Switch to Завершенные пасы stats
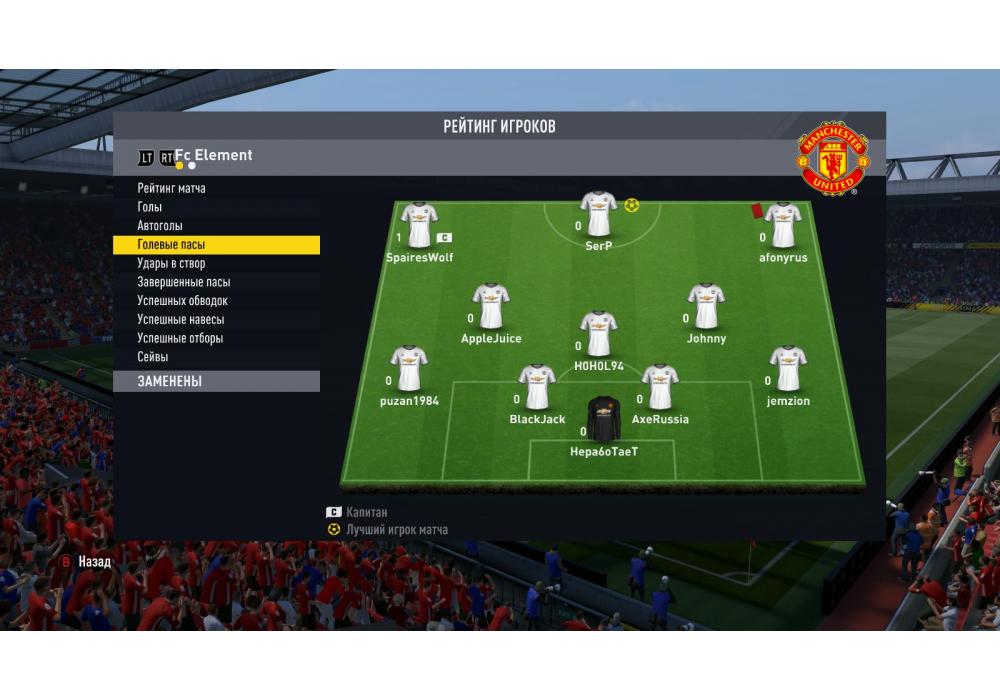The image size is (1000, 700). coord(184,282)
